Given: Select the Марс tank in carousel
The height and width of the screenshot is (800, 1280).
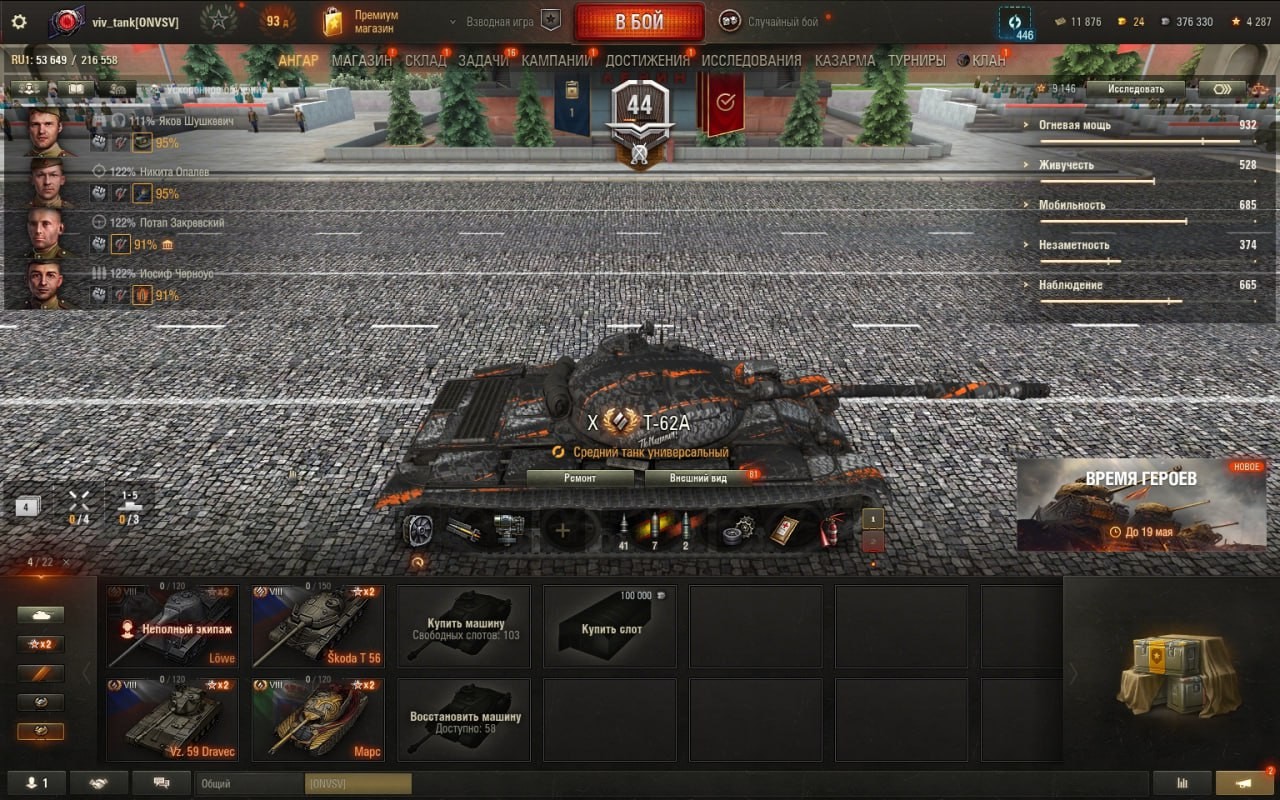Looking at the screenshot, I should [x=317, y=720].
